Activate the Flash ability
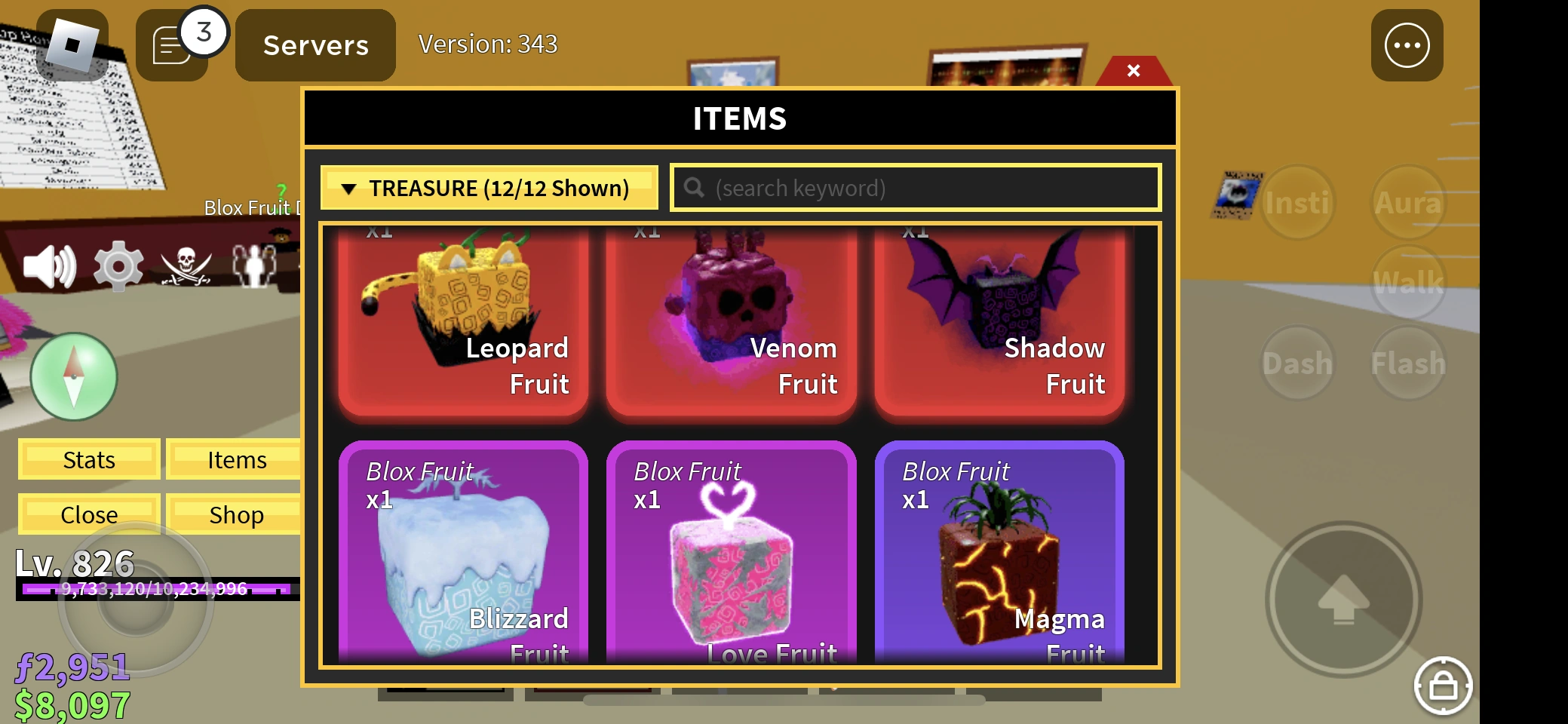 click(1407, 362)
